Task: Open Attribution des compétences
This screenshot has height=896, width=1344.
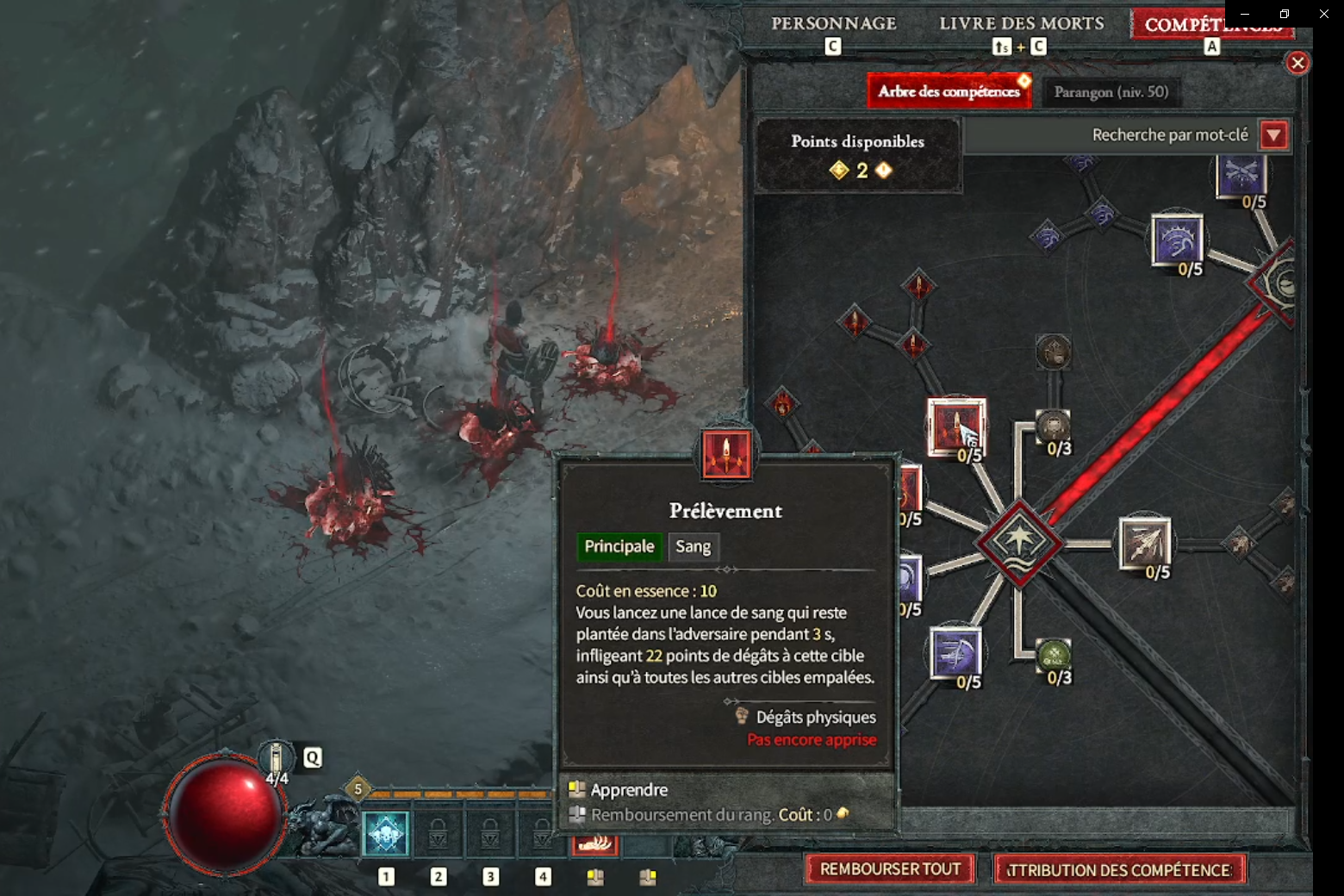Action: (1120, 870)
